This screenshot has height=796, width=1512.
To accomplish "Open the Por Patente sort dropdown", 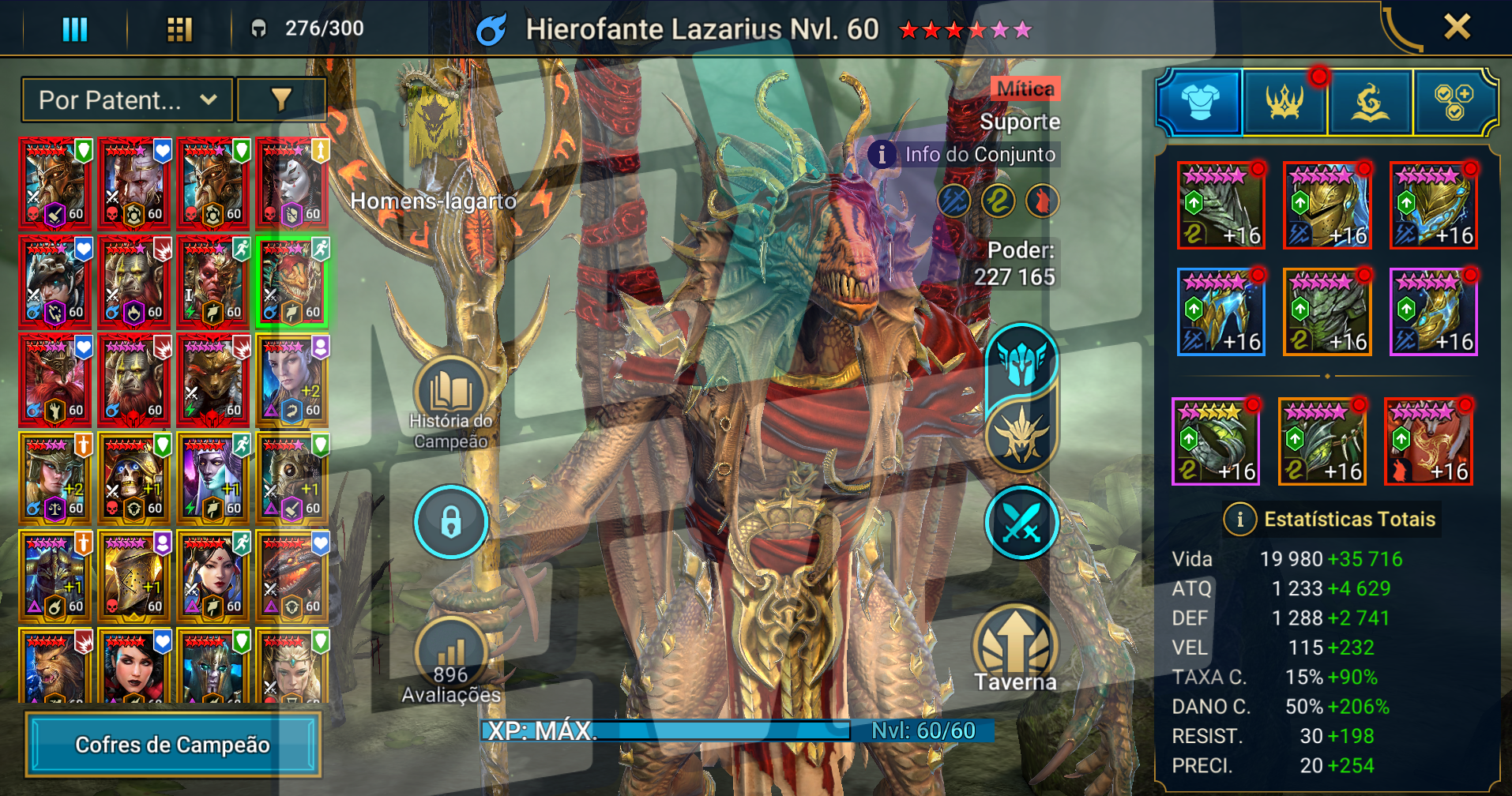I will coord(127,100).
